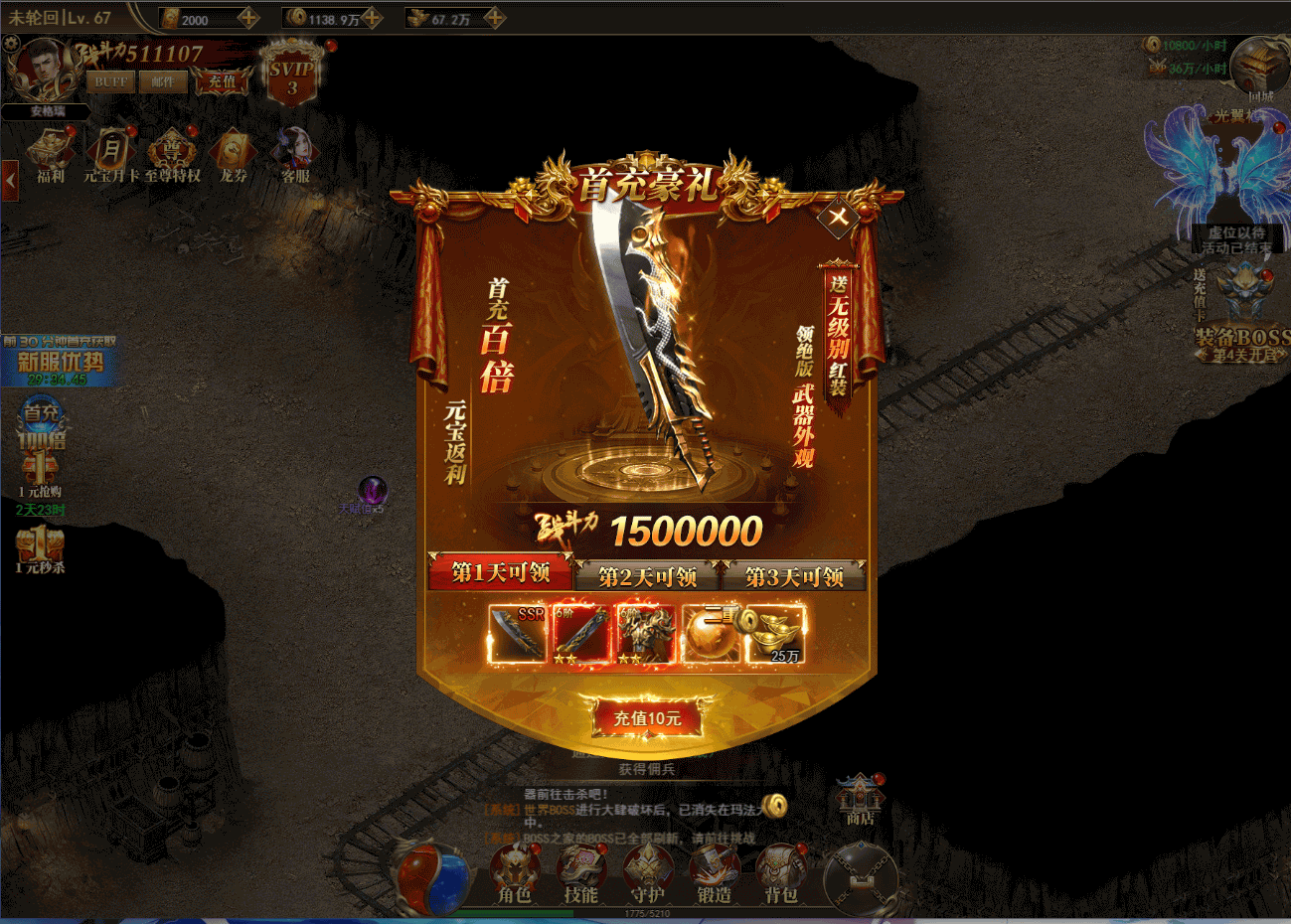Open the 元宝月卡 monthly card
This screenshot has height=924, width=1291.
110,156
